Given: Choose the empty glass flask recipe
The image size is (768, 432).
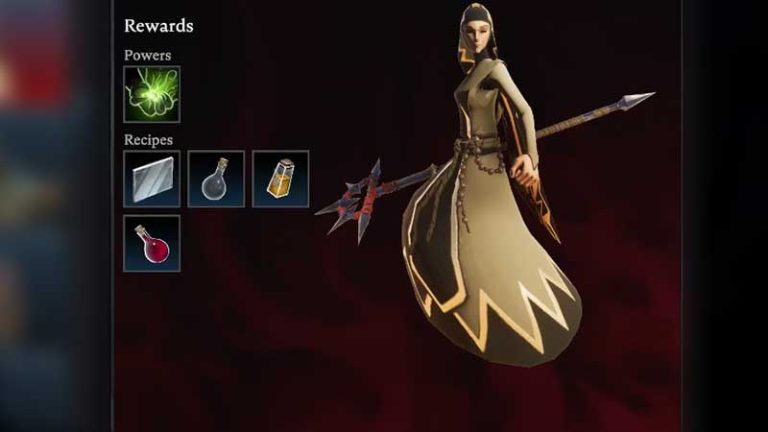Looking at the screenshot, I should (x=216, y=179).
